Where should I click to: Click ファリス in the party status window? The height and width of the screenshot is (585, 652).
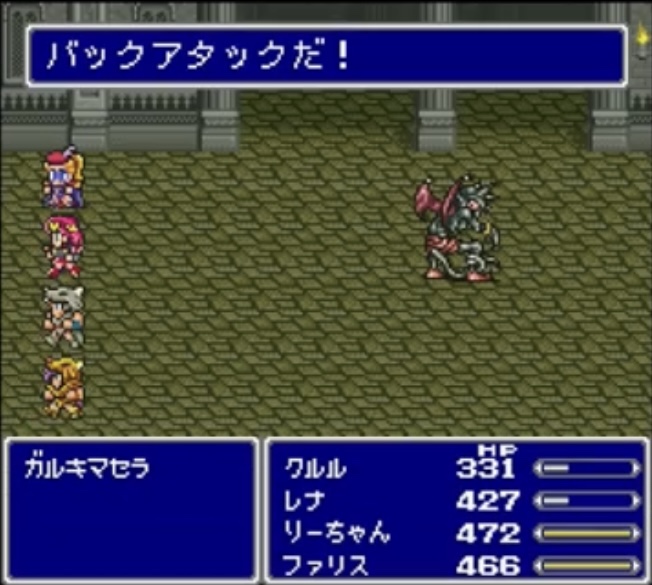point(319,565)
